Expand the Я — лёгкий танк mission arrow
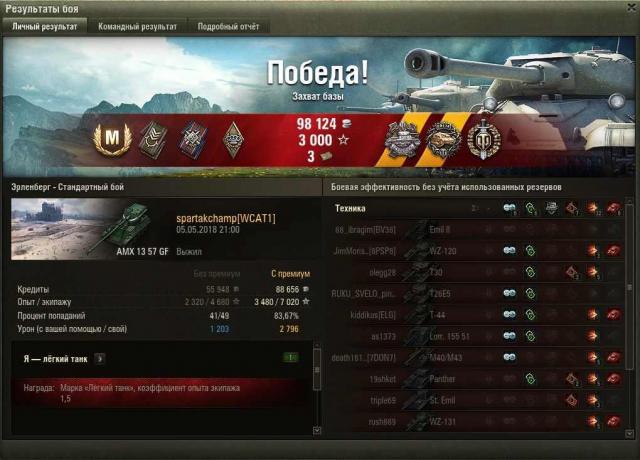Image resolution: width=640 pixels, height=460 pixels. pos(100,357)
